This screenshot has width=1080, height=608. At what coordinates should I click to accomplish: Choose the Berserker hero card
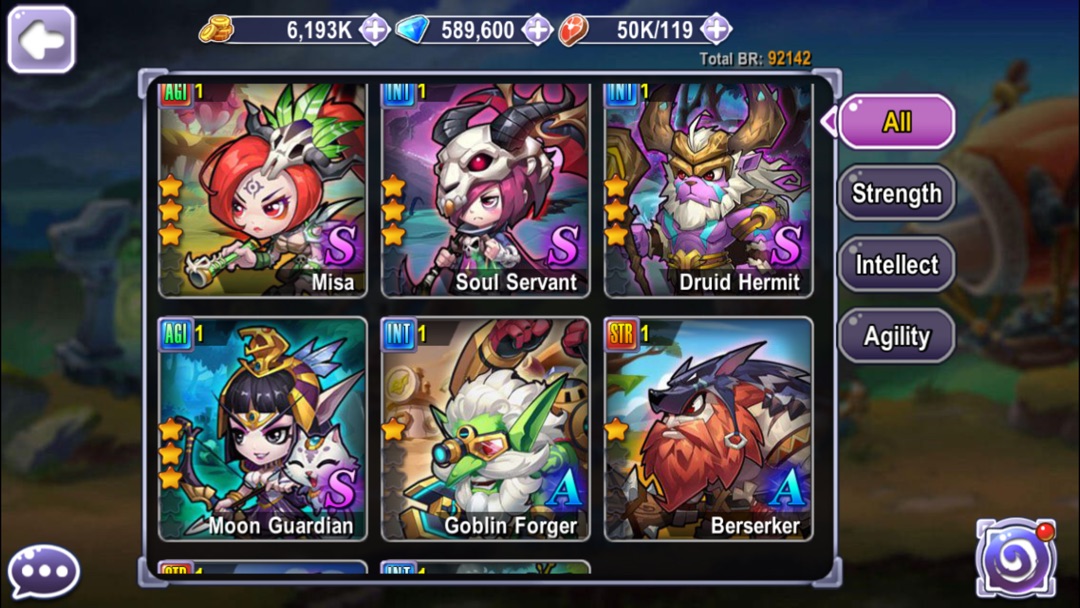pos(708,429)
